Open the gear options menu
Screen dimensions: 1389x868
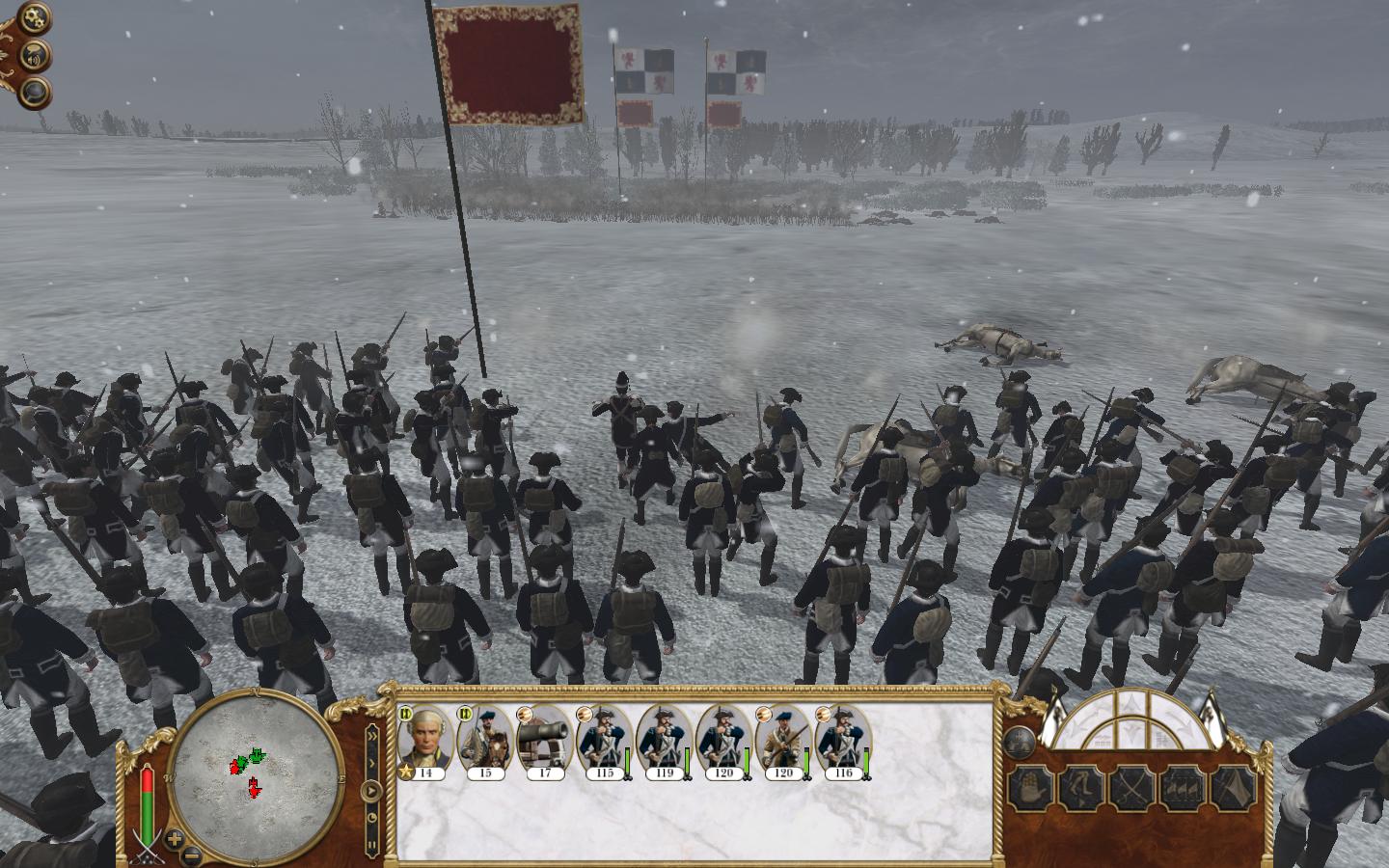34,18
